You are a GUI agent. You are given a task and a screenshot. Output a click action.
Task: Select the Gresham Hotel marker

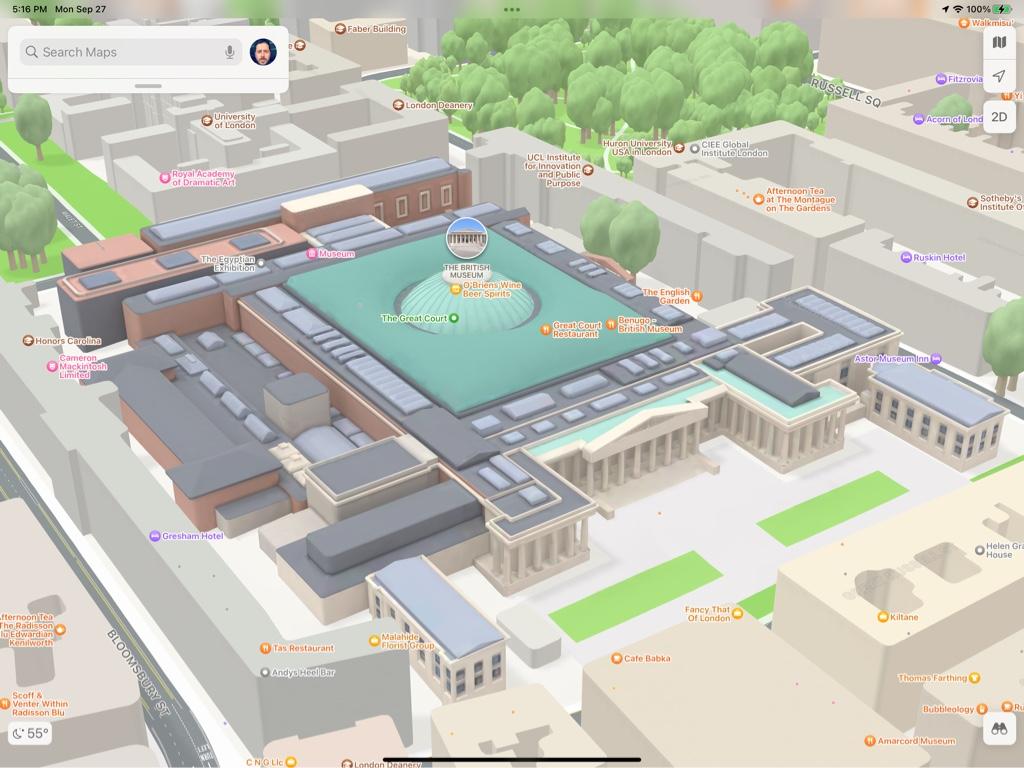(x=155, y=536)
